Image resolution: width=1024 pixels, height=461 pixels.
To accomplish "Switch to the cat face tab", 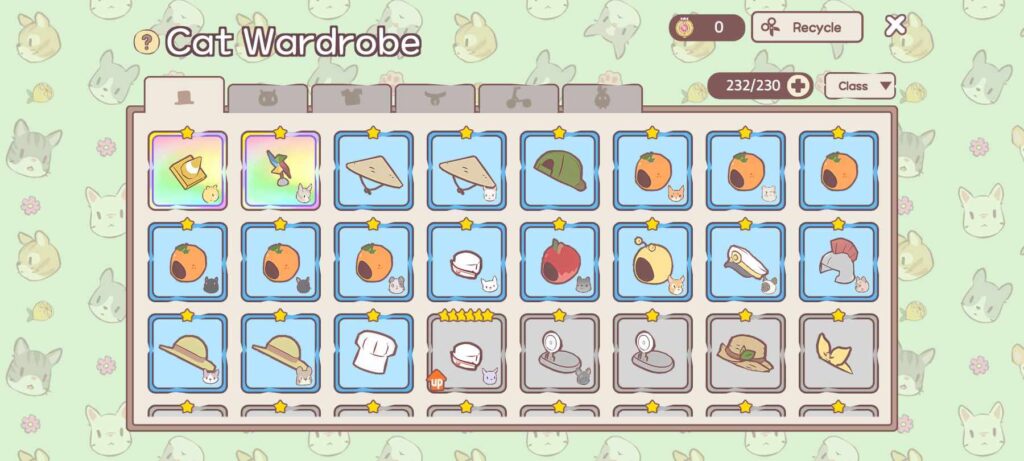I will (x=267, y=98).
